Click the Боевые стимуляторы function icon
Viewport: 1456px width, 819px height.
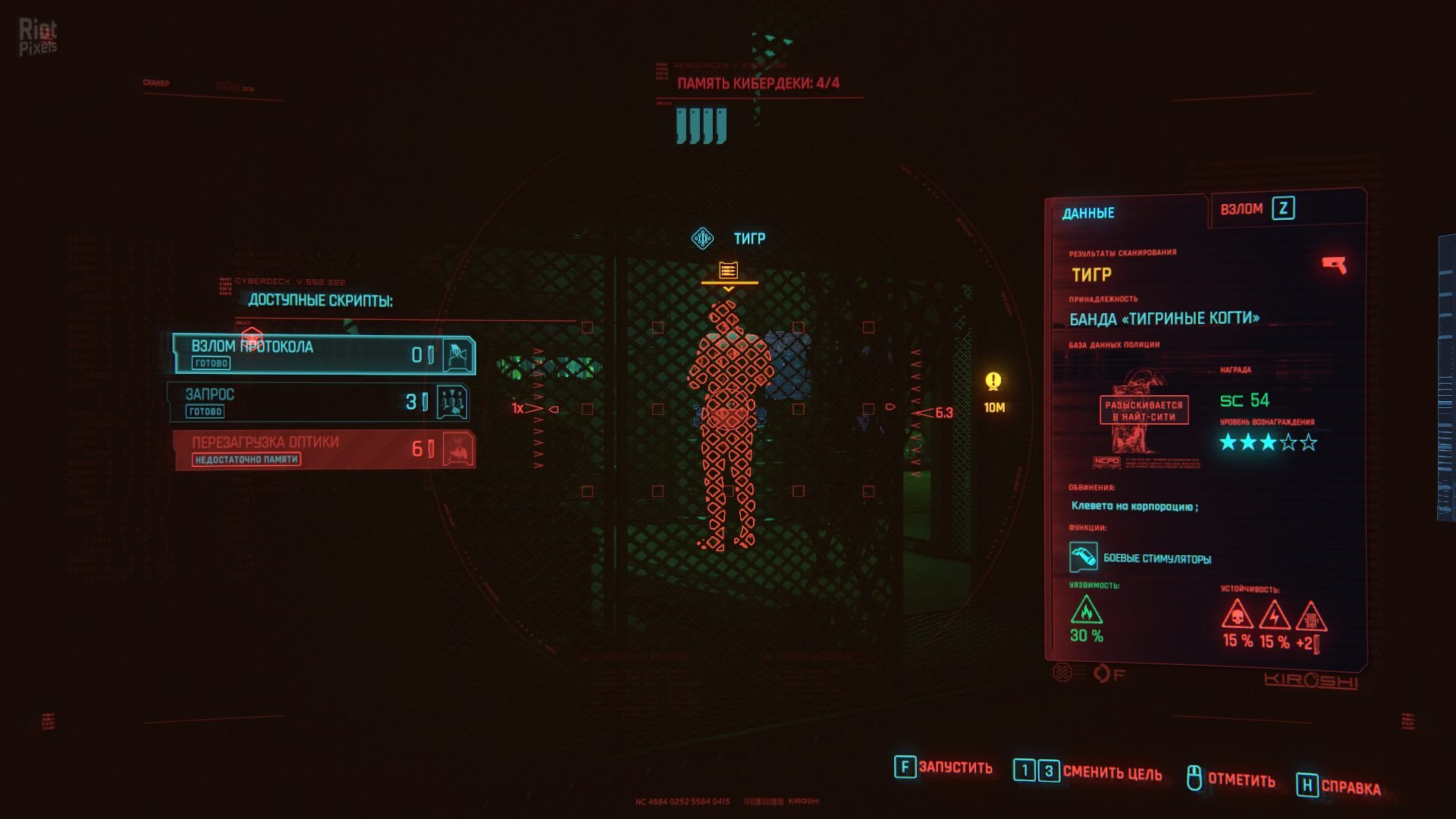(x=1083, y=557)
